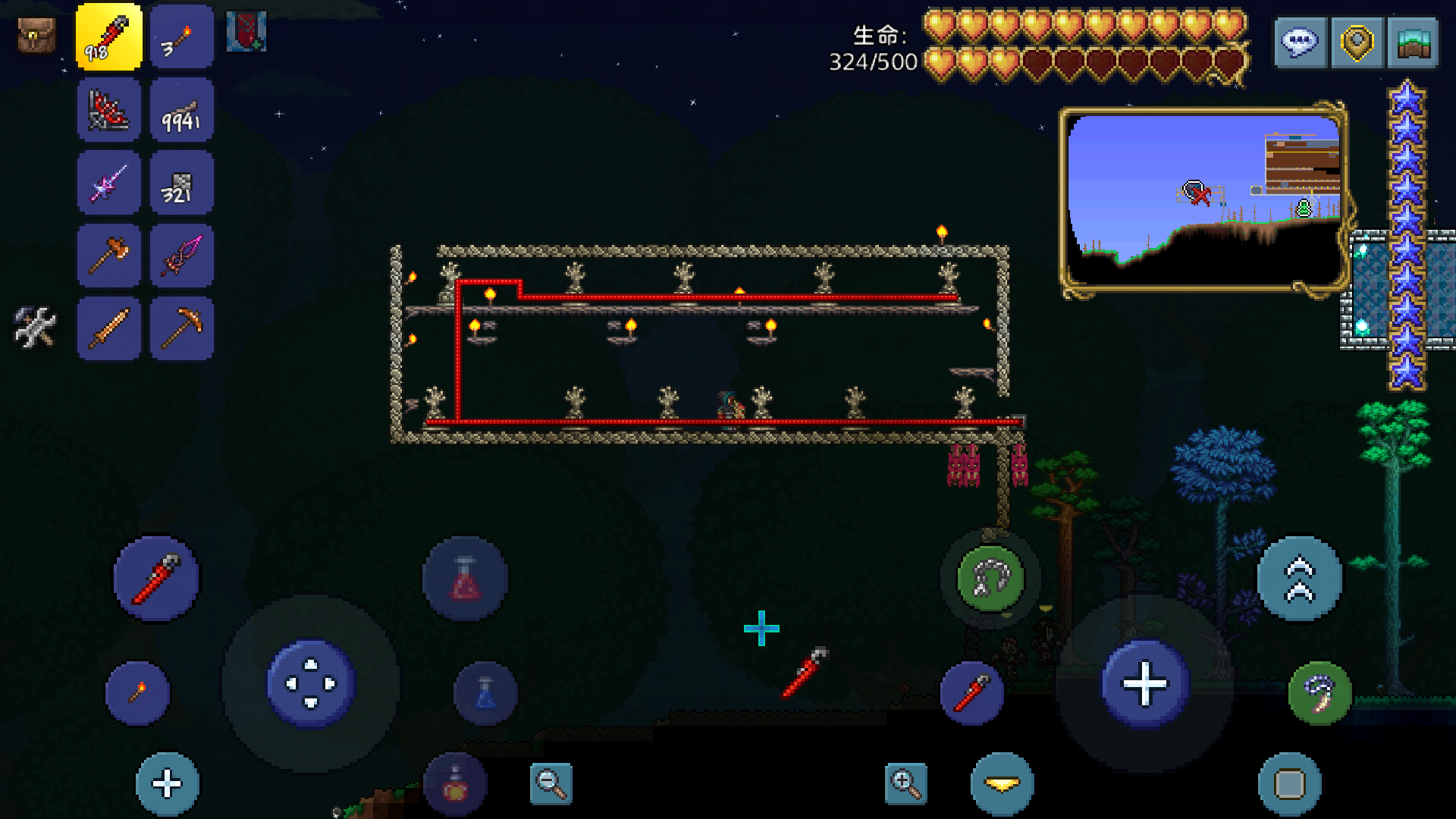This screenshot has width=1456, height=819.
Task: Open settings via crossed hammer and wrench icon
Action: pos(35,327)
